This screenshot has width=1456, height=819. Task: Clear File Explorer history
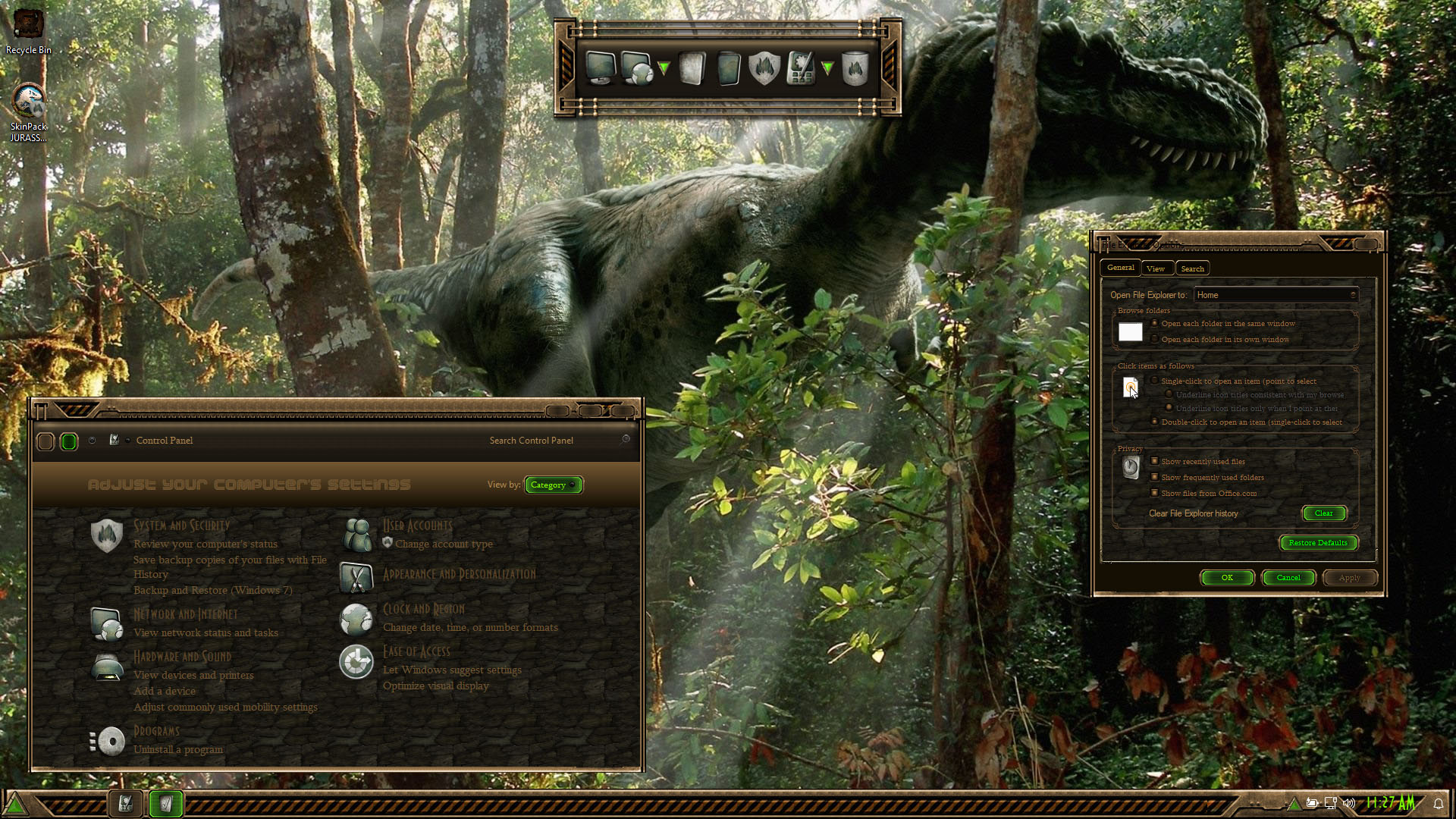[x=1323, y=513]
